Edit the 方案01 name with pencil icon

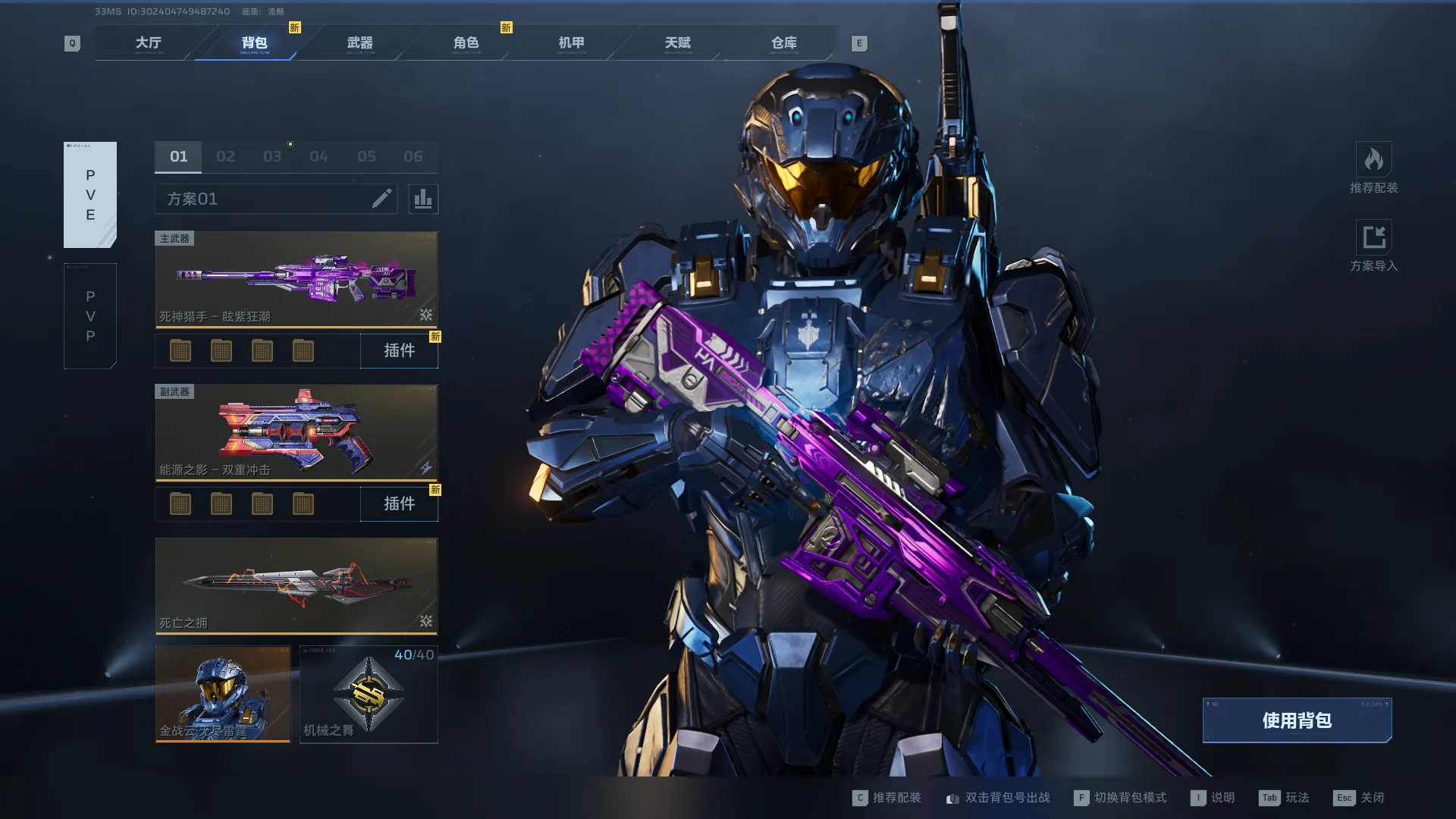(381, 199)
